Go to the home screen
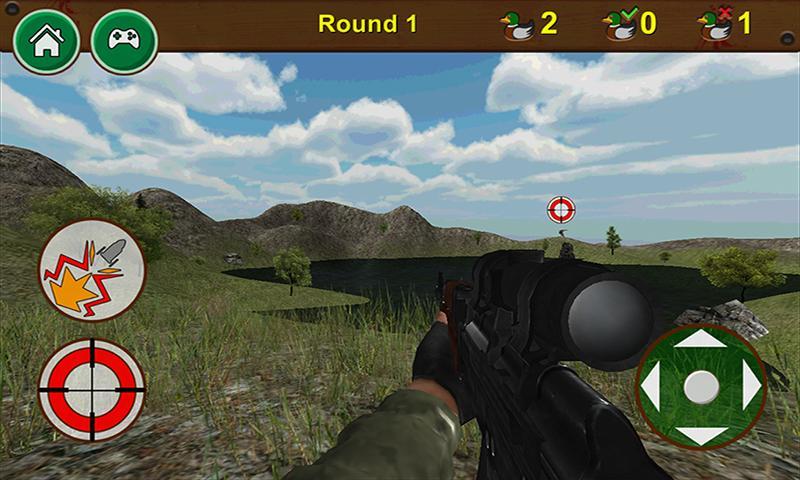This screenshot has height=480, width=800. pyautogui.click(x=42, y=41)
